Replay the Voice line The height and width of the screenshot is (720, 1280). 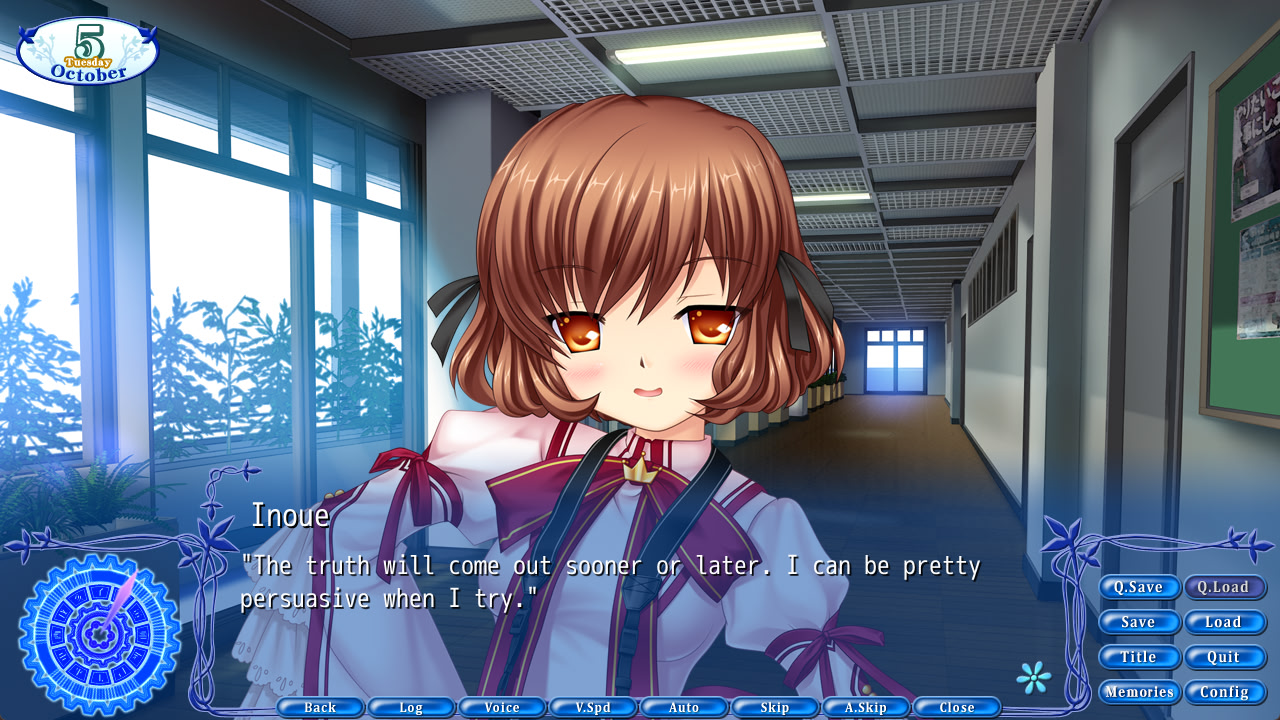point(502,707)
